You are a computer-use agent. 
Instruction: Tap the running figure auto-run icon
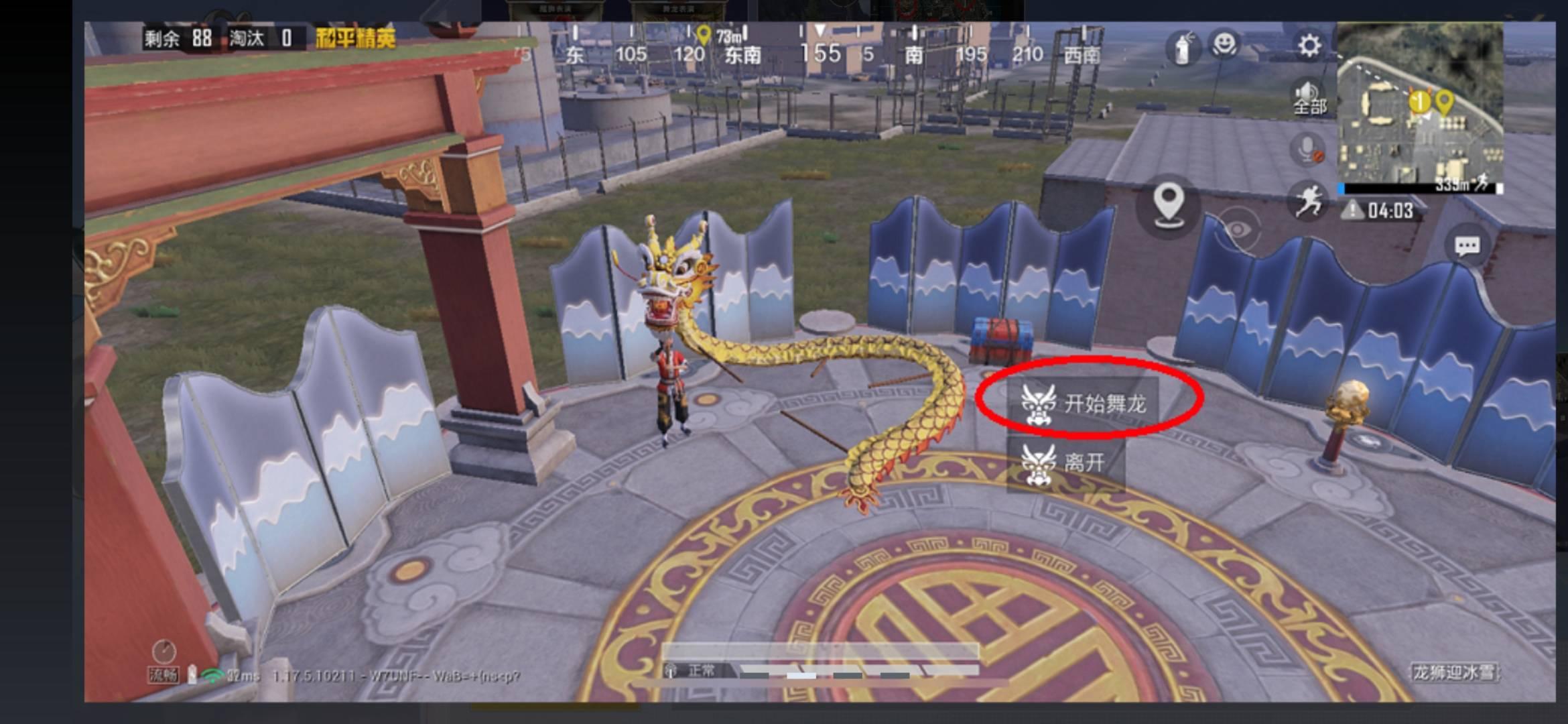(1307, 200)
